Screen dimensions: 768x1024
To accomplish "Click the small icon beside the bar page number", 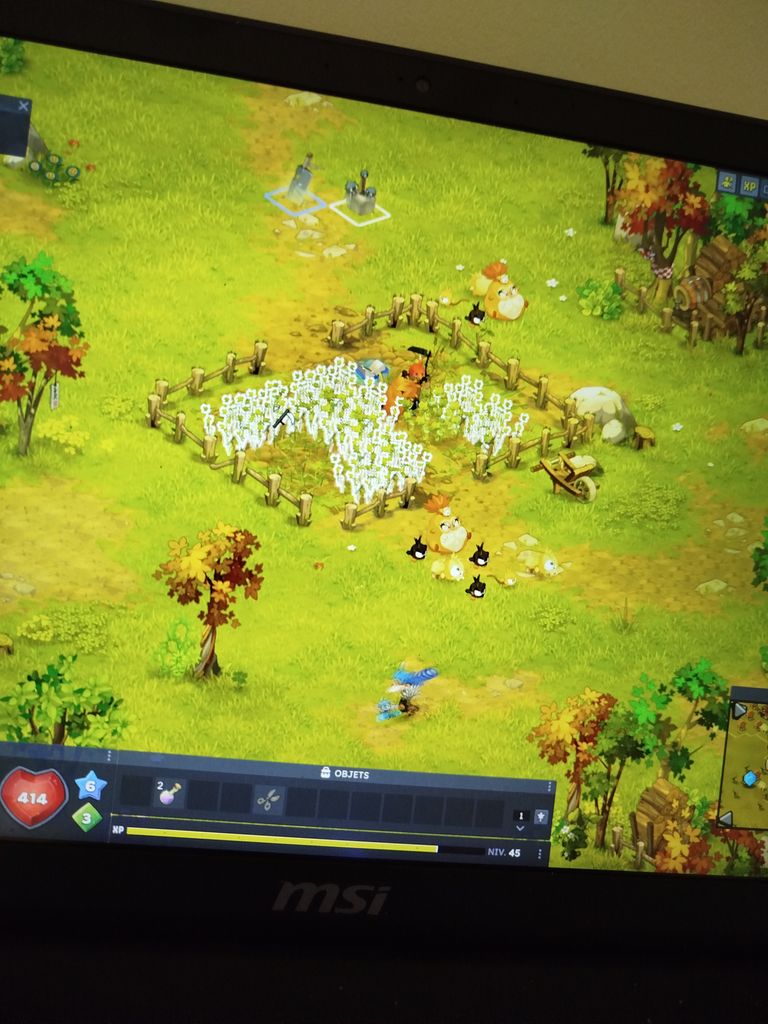I will 541,816.
